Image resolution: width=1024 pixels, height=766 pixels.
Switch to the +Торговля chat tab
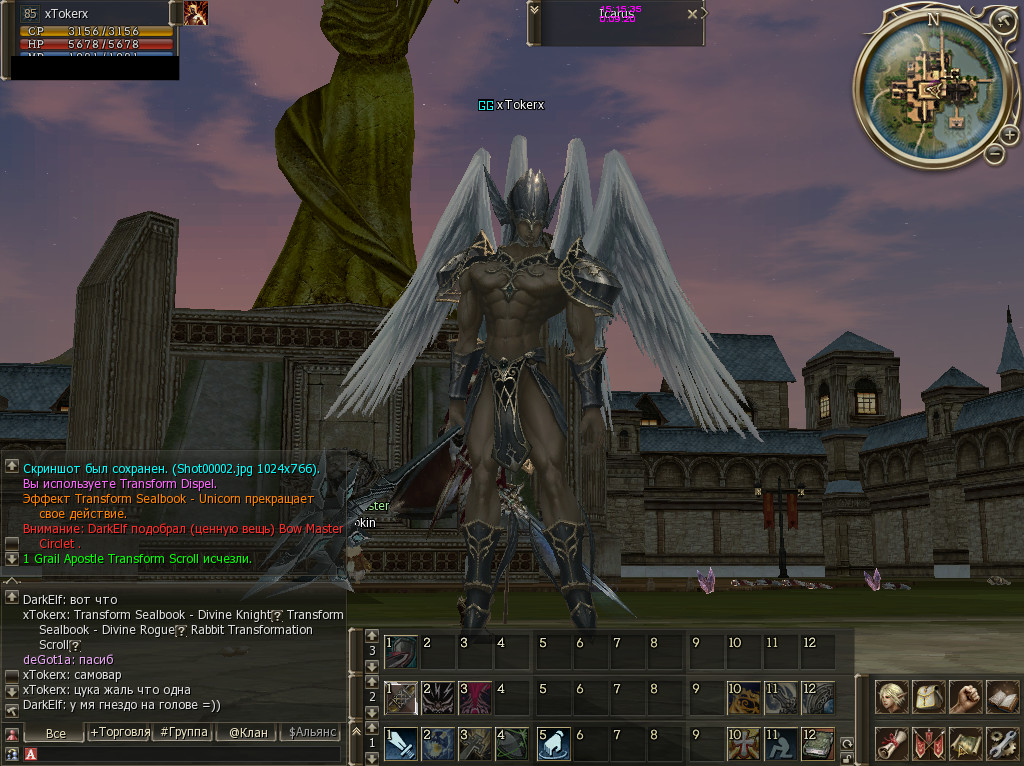coord(119,733)
